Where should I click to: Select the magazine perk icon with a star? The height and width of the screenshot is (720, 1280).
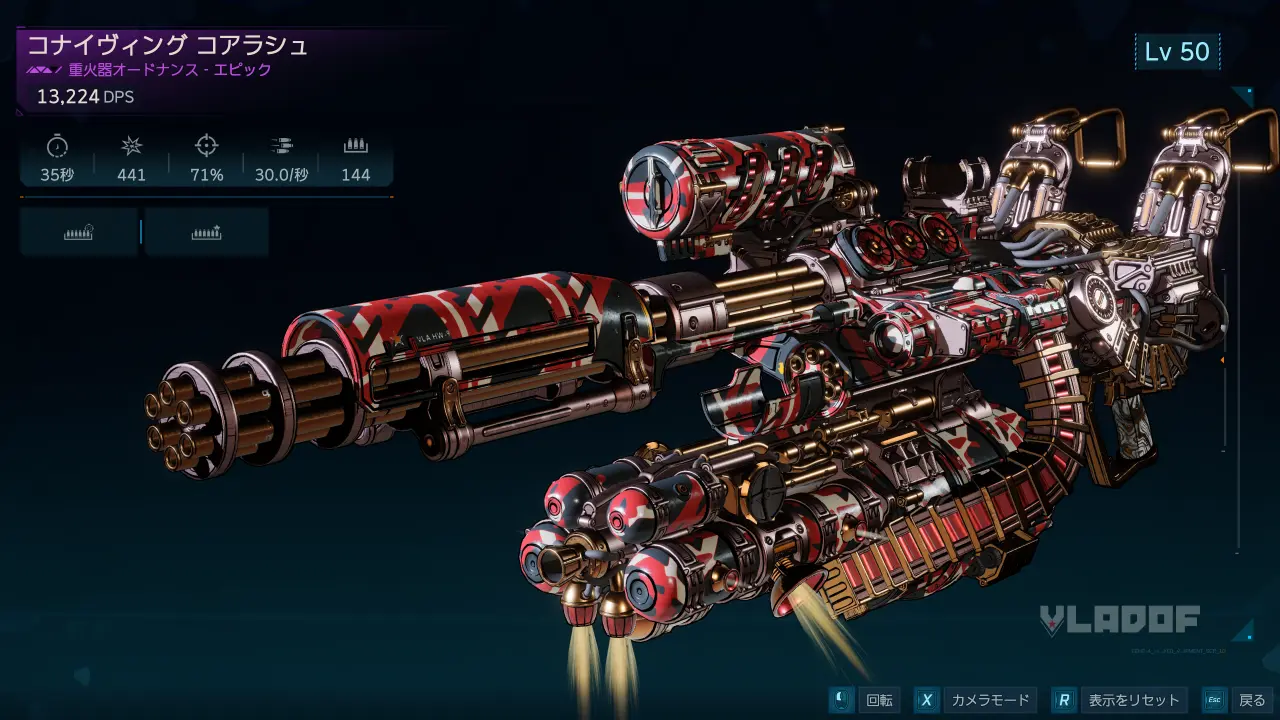[206, 232]
